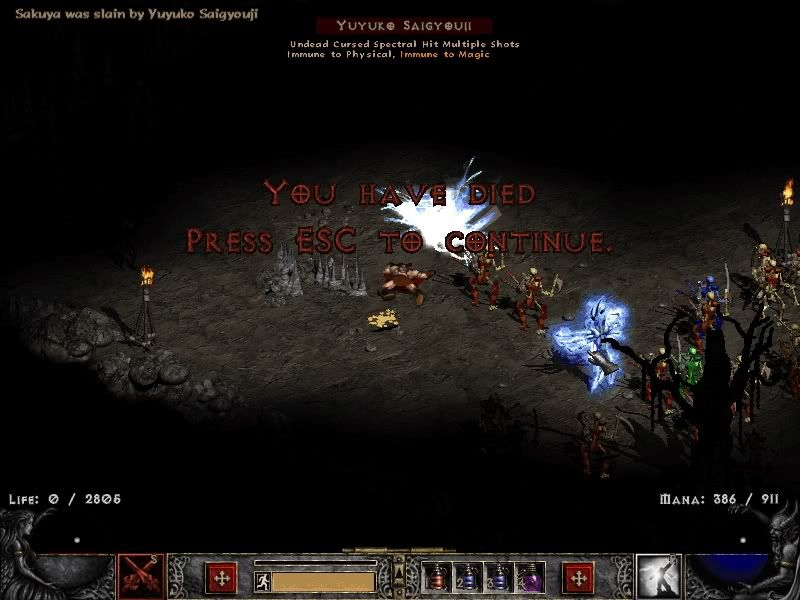
Task: Expand the mini panel arrow button
Action: (x=399, y=572)
